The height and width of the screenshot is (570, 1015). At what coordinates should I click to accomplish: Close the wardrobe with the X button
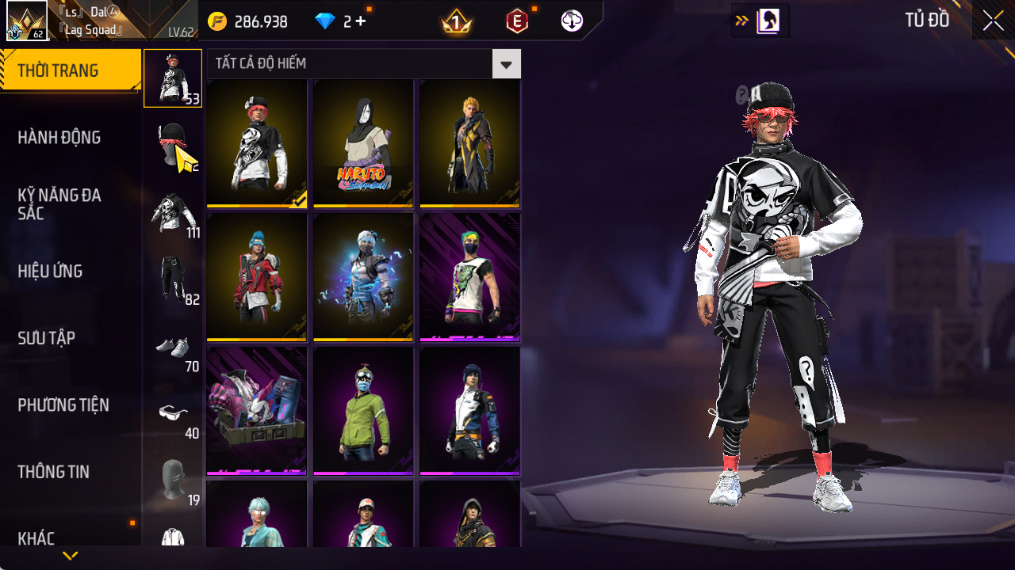click(992, 21)
